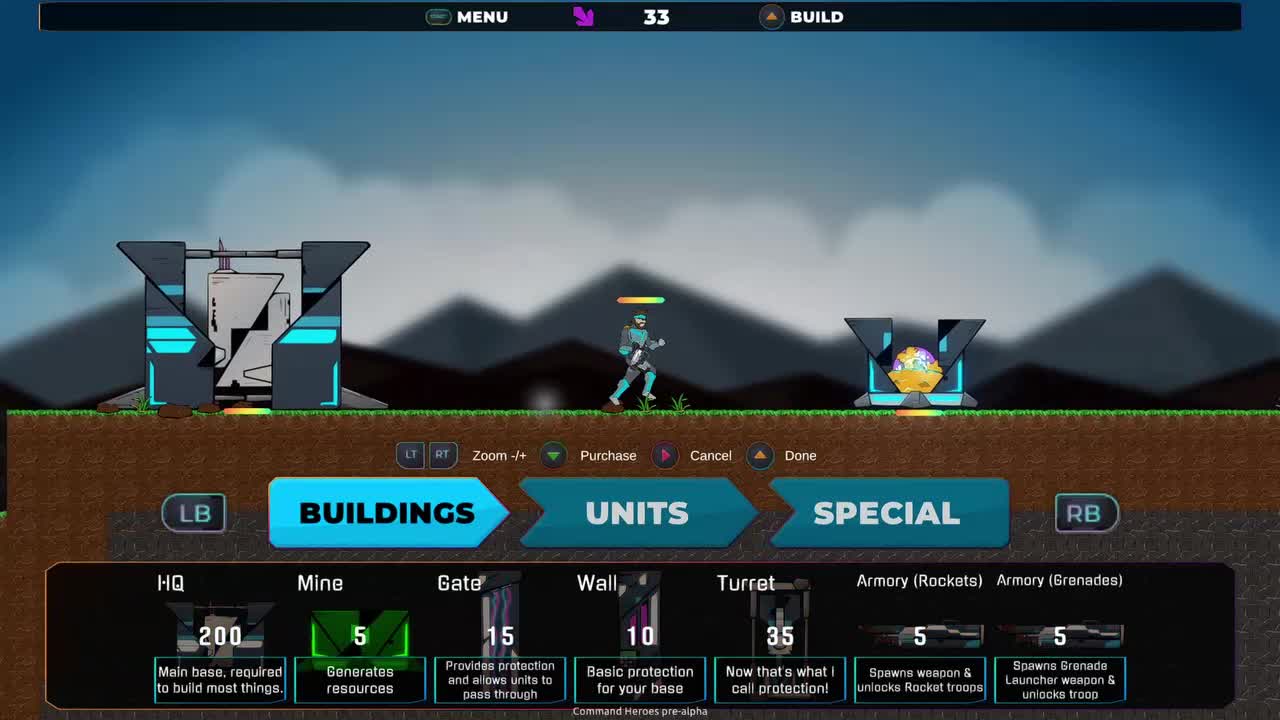This screenshot has width=1280, height=720.
Task: Select the Armory (Rockets) icon
Action: click(919, 635)
